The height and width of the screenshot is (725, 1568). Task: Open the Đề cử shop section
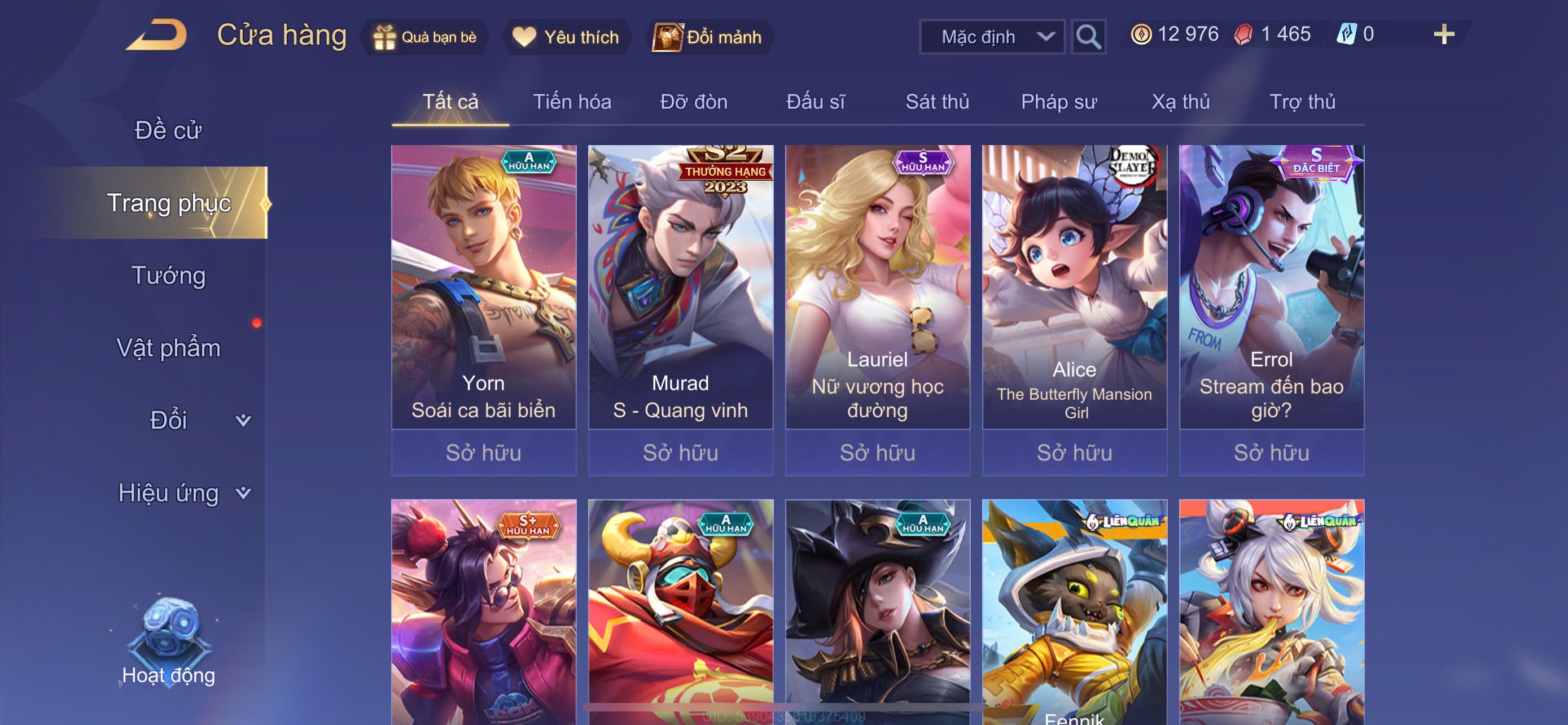tap(168, 130)
